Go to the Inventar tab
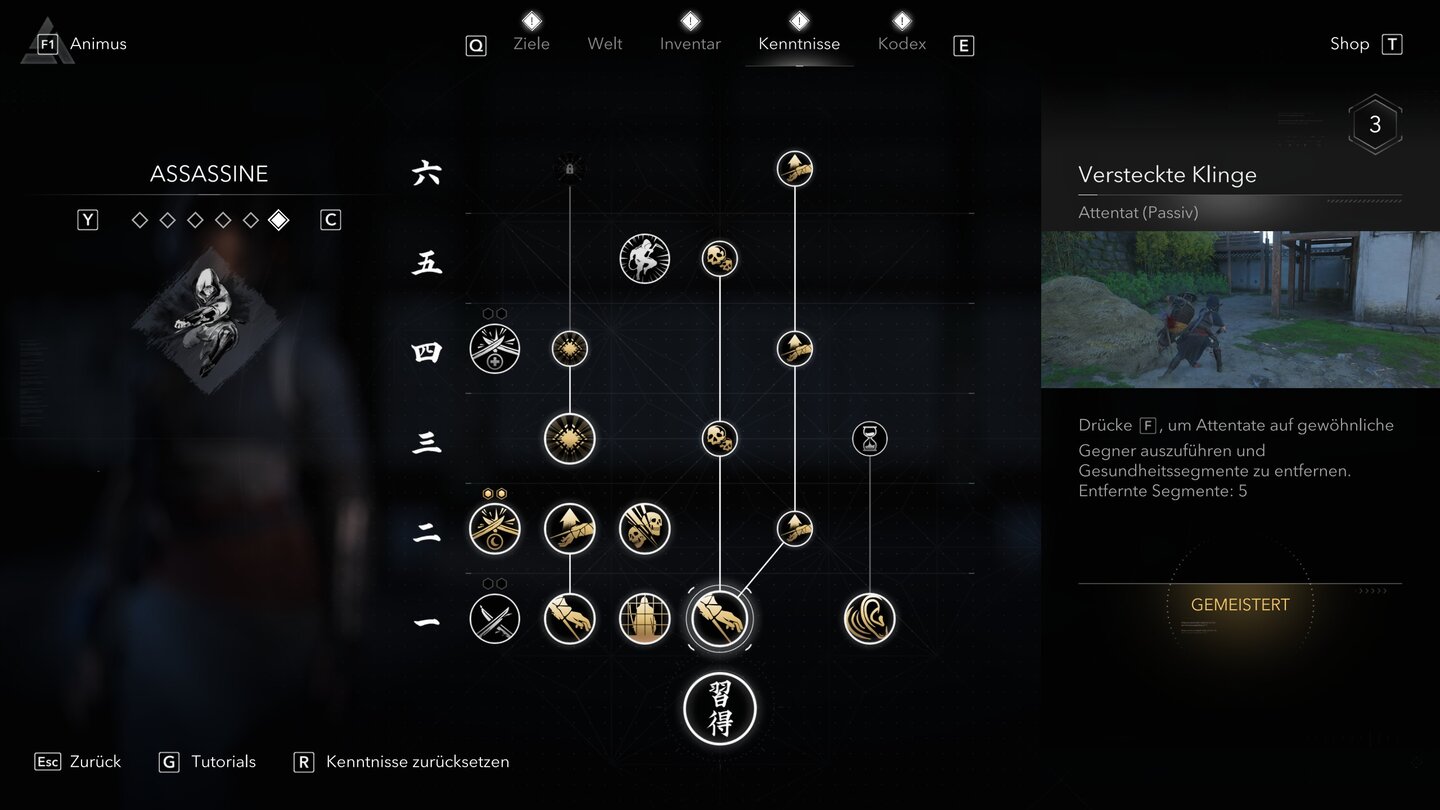The height and width of the screenshot is (810, 1440). point(690,44)
